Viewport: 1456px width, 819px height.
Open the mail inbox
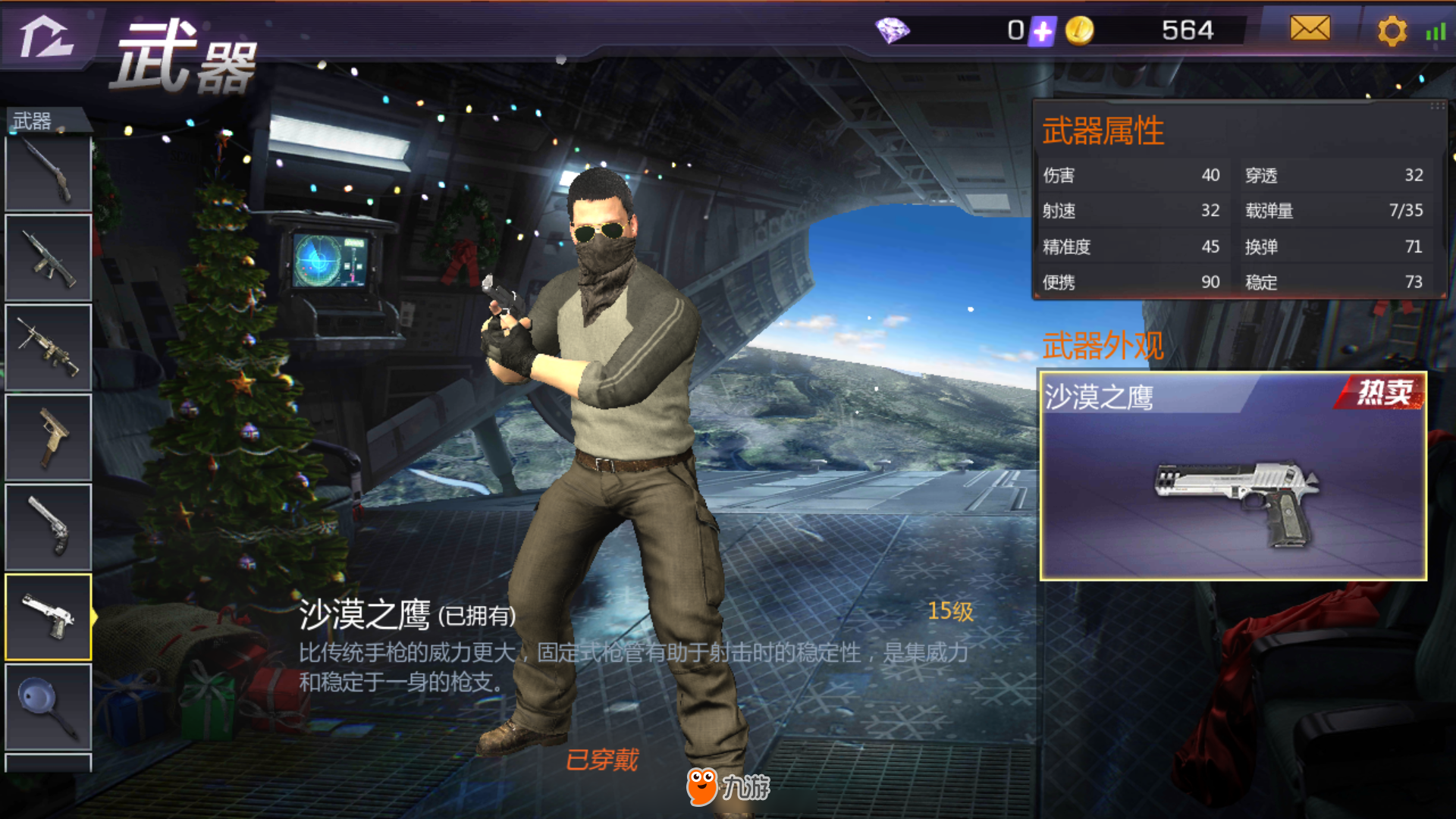click(x=1310, y=30)
